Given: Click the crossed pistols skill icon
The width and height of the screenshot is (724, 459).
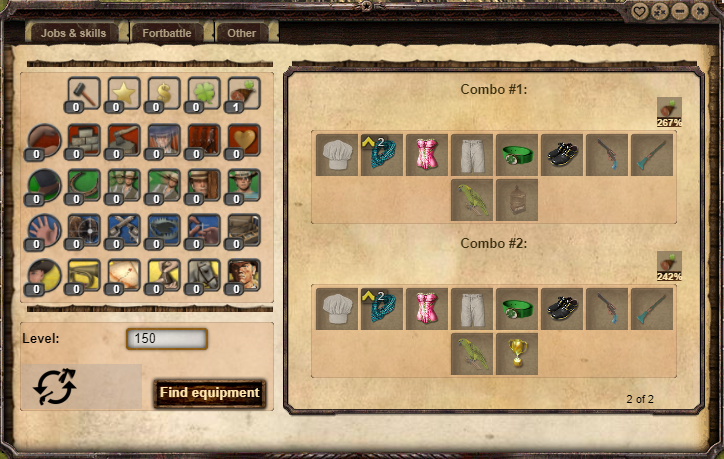Looking at the screenshot, I should point(124,229).
